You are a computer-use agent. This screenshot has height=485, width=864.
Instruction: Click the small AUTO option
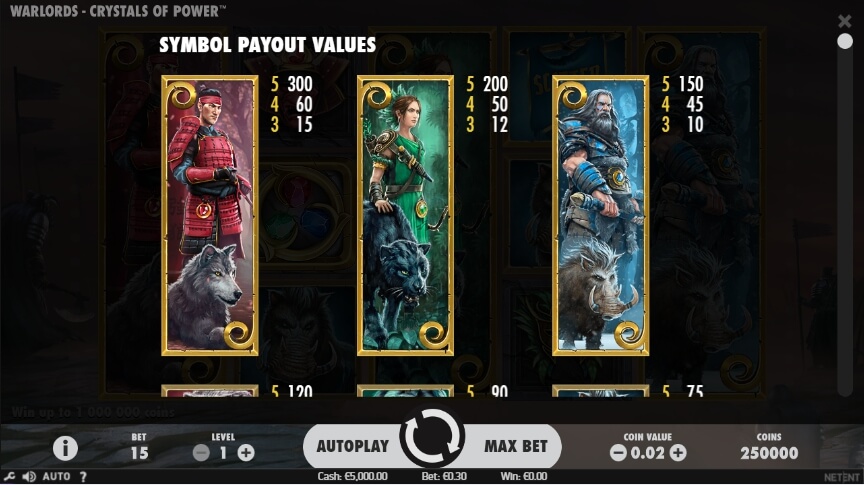56,477
